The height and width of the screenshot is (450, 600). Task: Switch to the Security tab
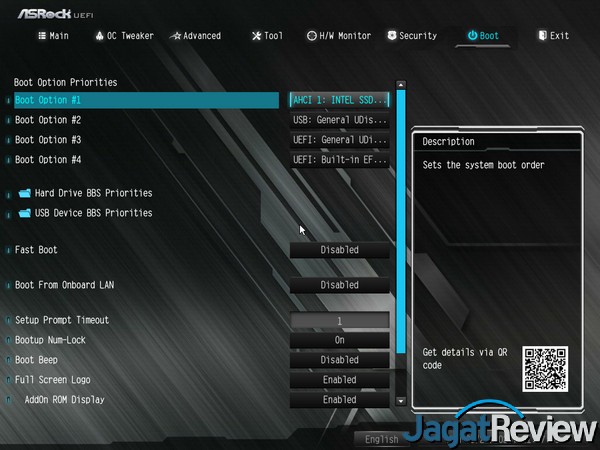[411, 36]
